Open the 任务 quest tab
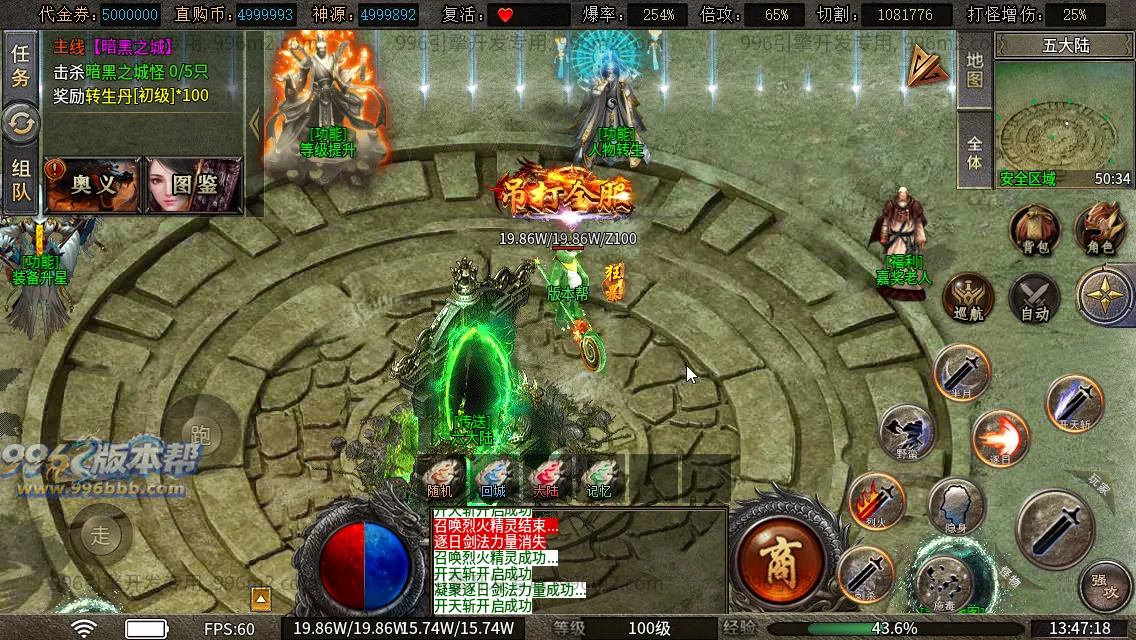Screen dimensions: 1136x640 click(20, 66)
